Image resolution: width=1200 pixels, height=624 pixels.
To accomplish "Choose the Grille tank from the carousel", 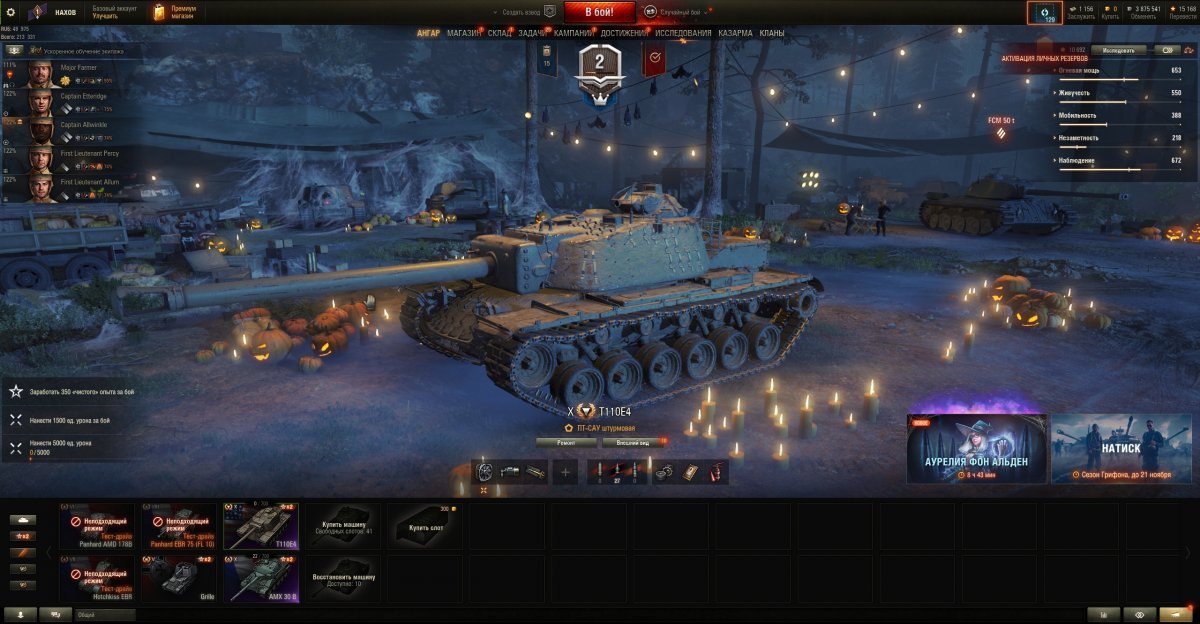I will click(178, 579).
